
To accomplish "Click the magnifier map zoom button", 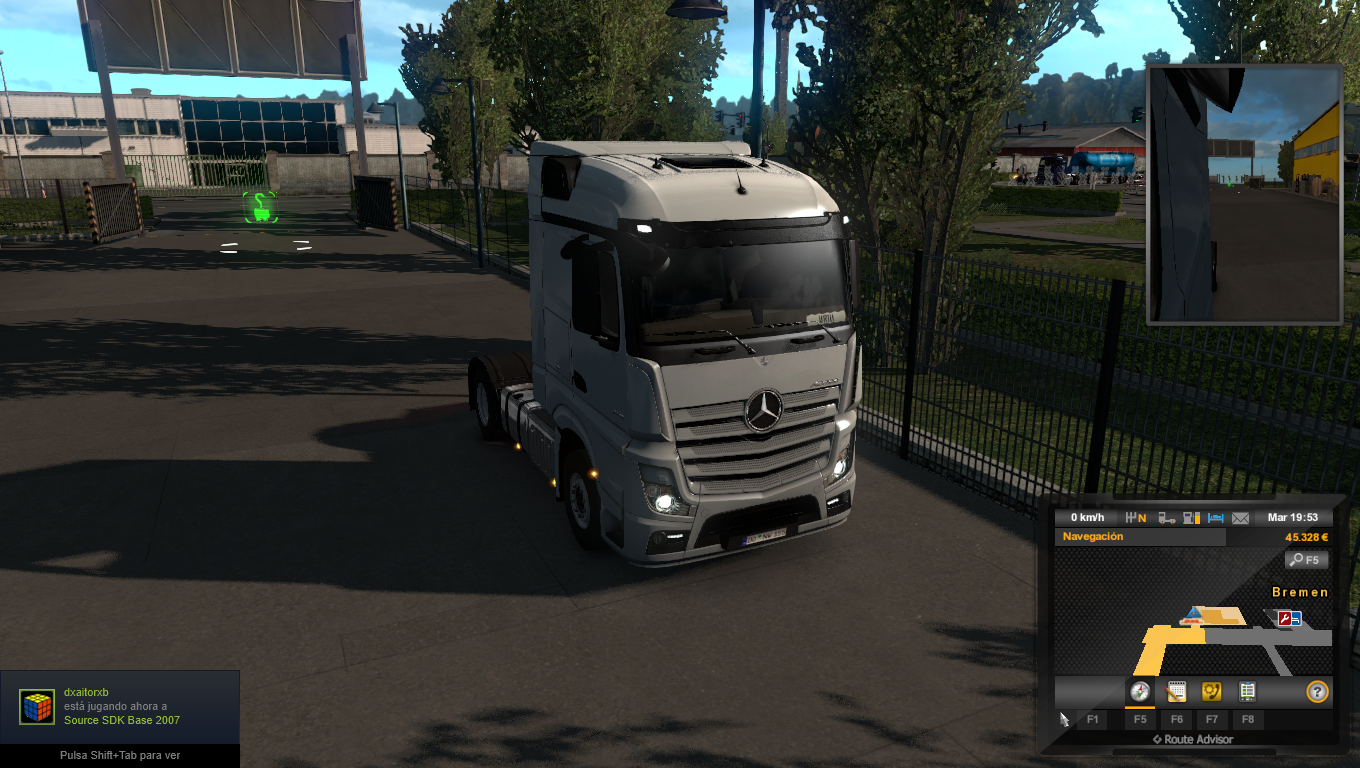I will (1307, 560).
